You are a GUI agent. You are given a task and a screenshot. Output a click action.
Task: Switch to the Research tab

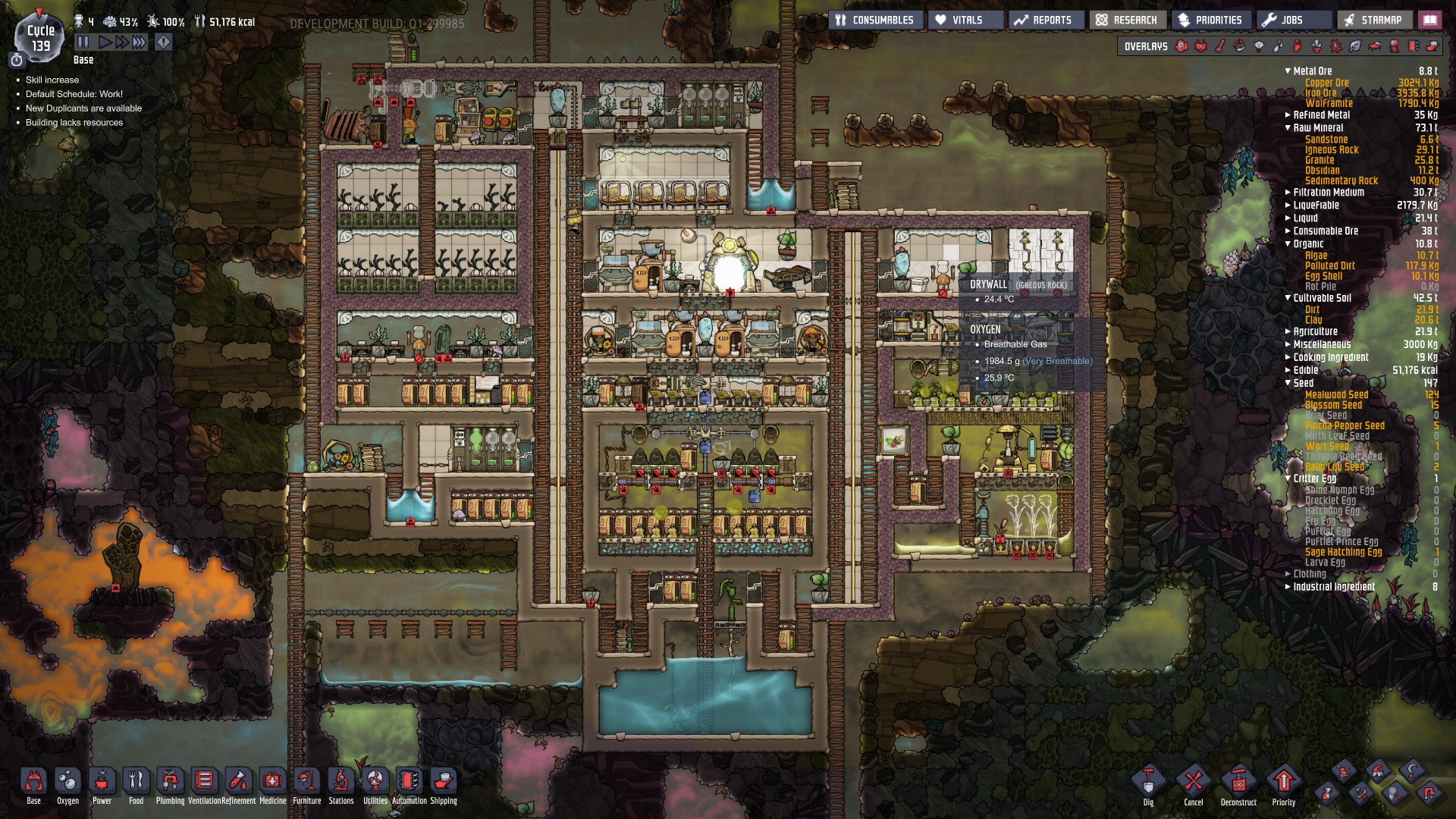point(1128,19)
